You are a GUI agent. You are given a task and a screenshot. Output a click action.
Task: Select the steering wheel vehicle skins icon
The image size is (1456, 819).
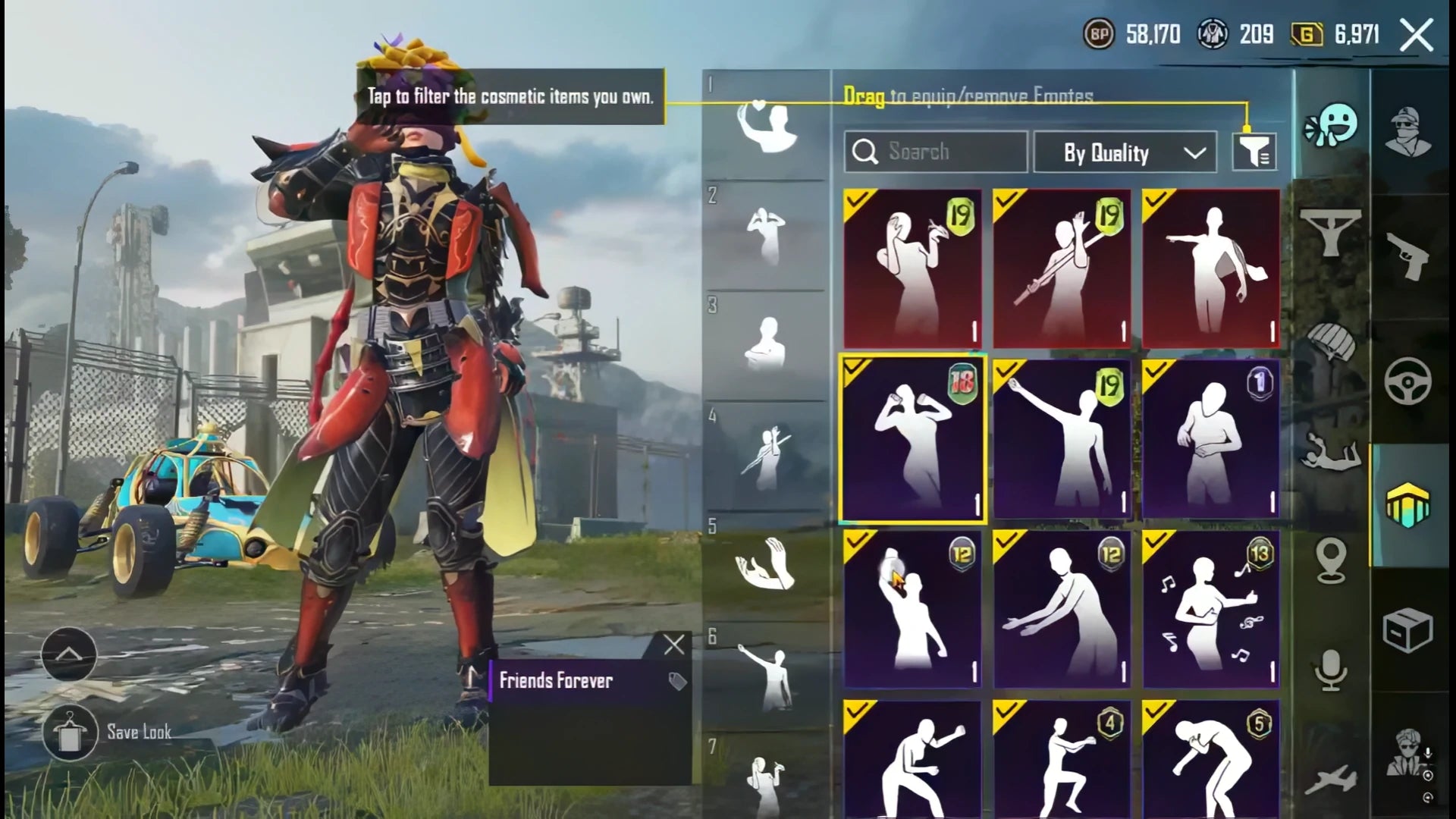(1407, 379)
